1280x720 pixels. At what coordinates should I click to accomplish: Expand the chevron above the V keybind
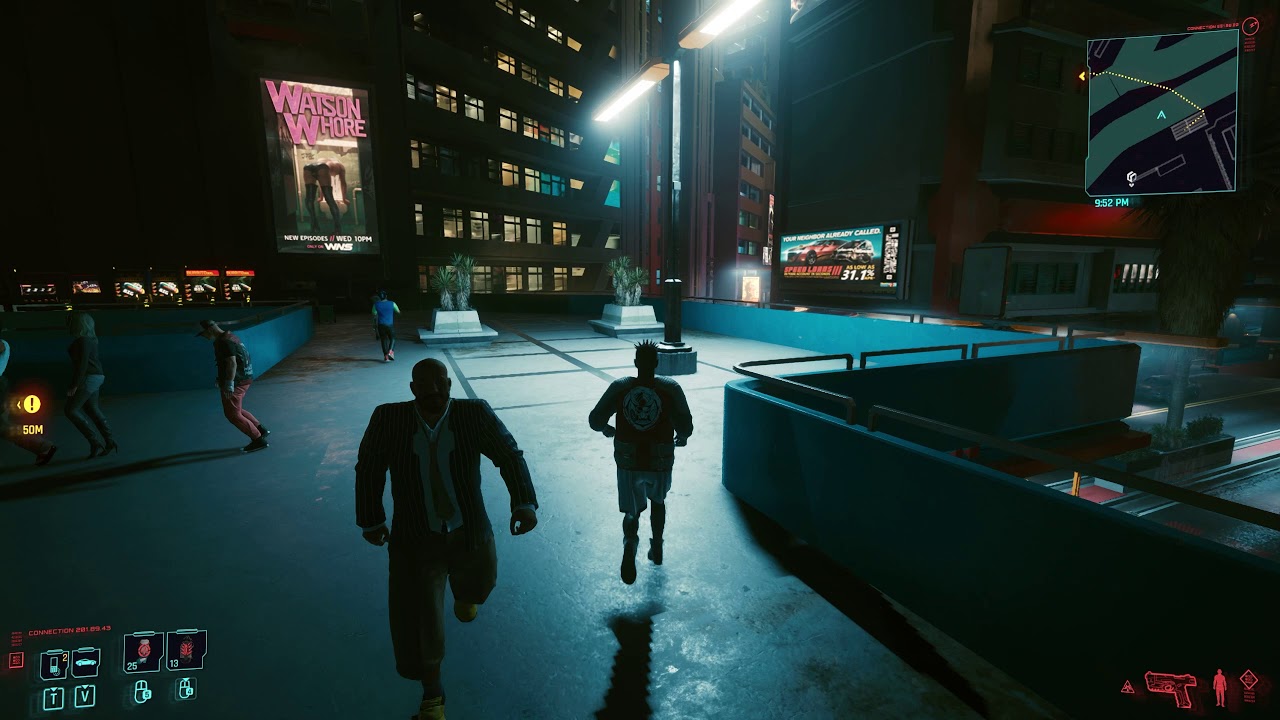(x=84, y=686)
